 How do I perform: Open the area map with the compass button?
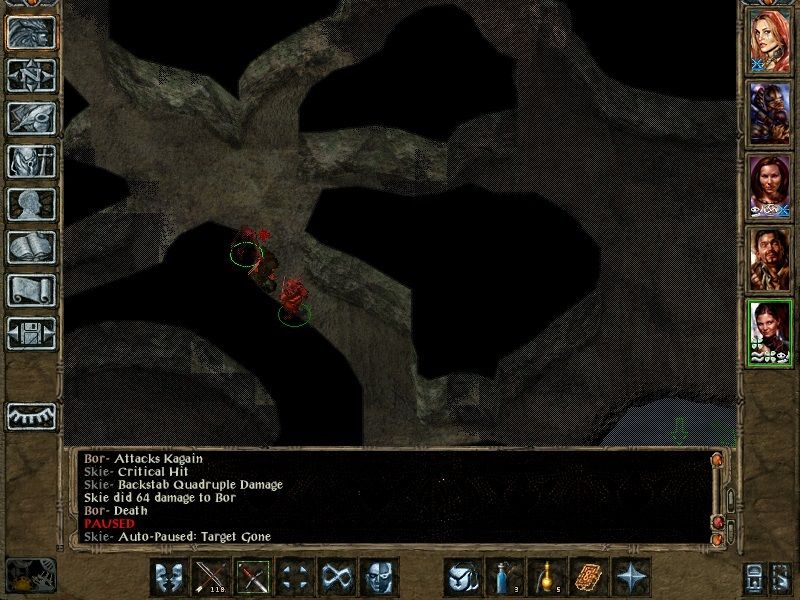tap(31, 75)
